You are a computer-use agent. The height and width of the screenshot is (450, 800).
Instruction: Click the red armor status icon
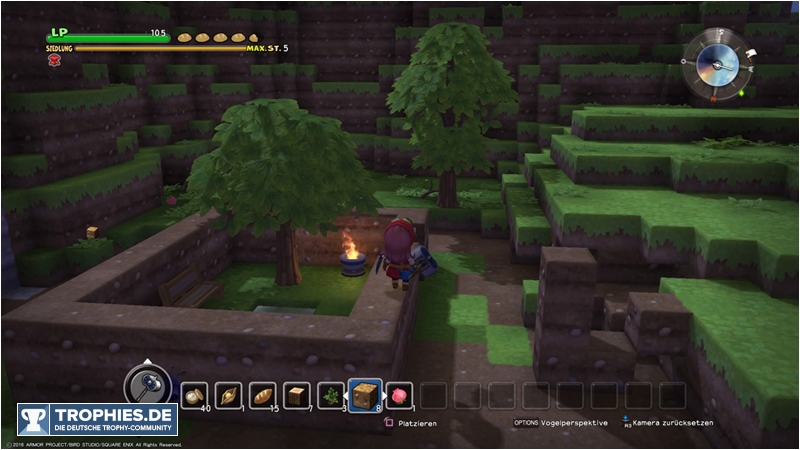point(52,60)
